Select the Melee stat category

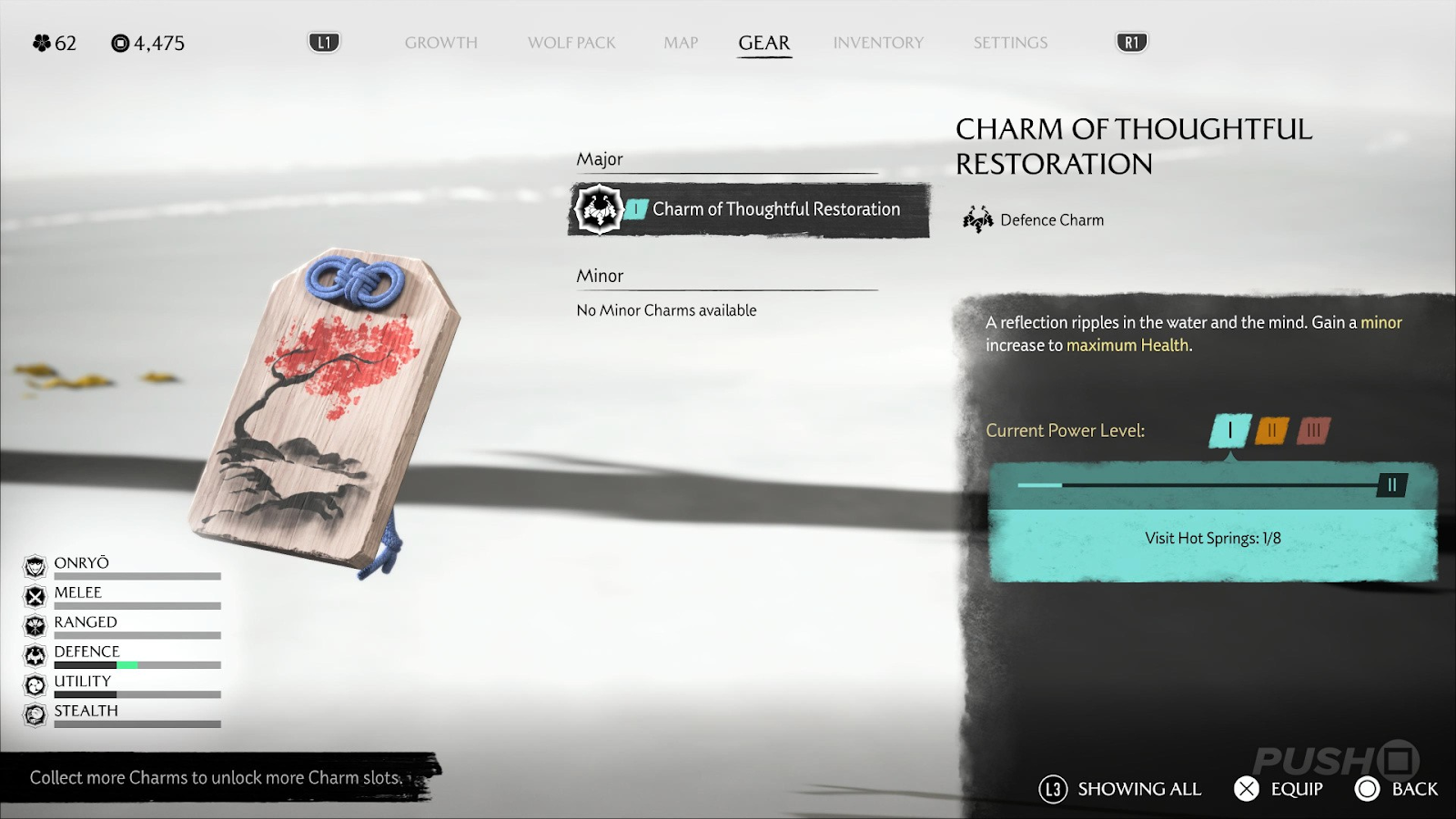click(77, 592)
